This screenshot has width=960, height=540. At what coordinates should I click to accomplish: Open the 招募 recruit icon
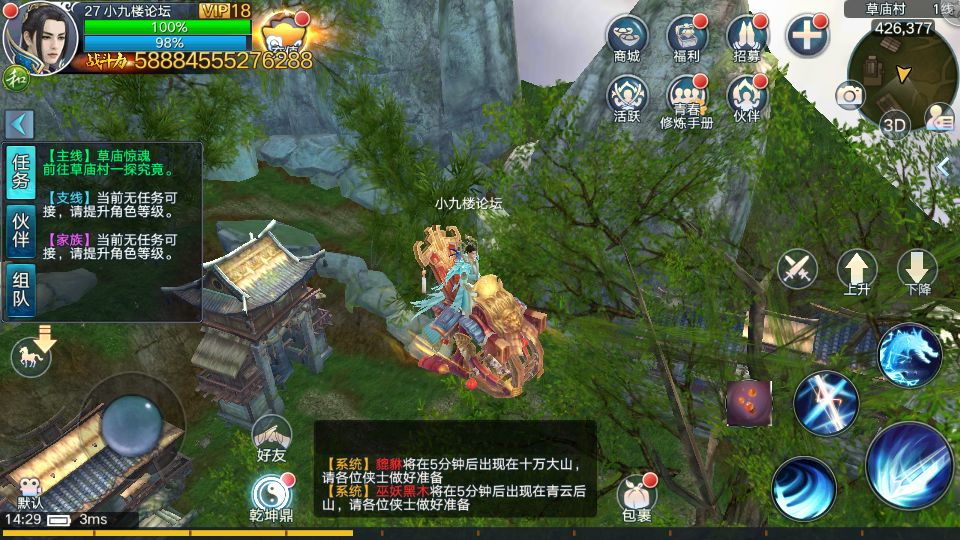pos(746,36)
